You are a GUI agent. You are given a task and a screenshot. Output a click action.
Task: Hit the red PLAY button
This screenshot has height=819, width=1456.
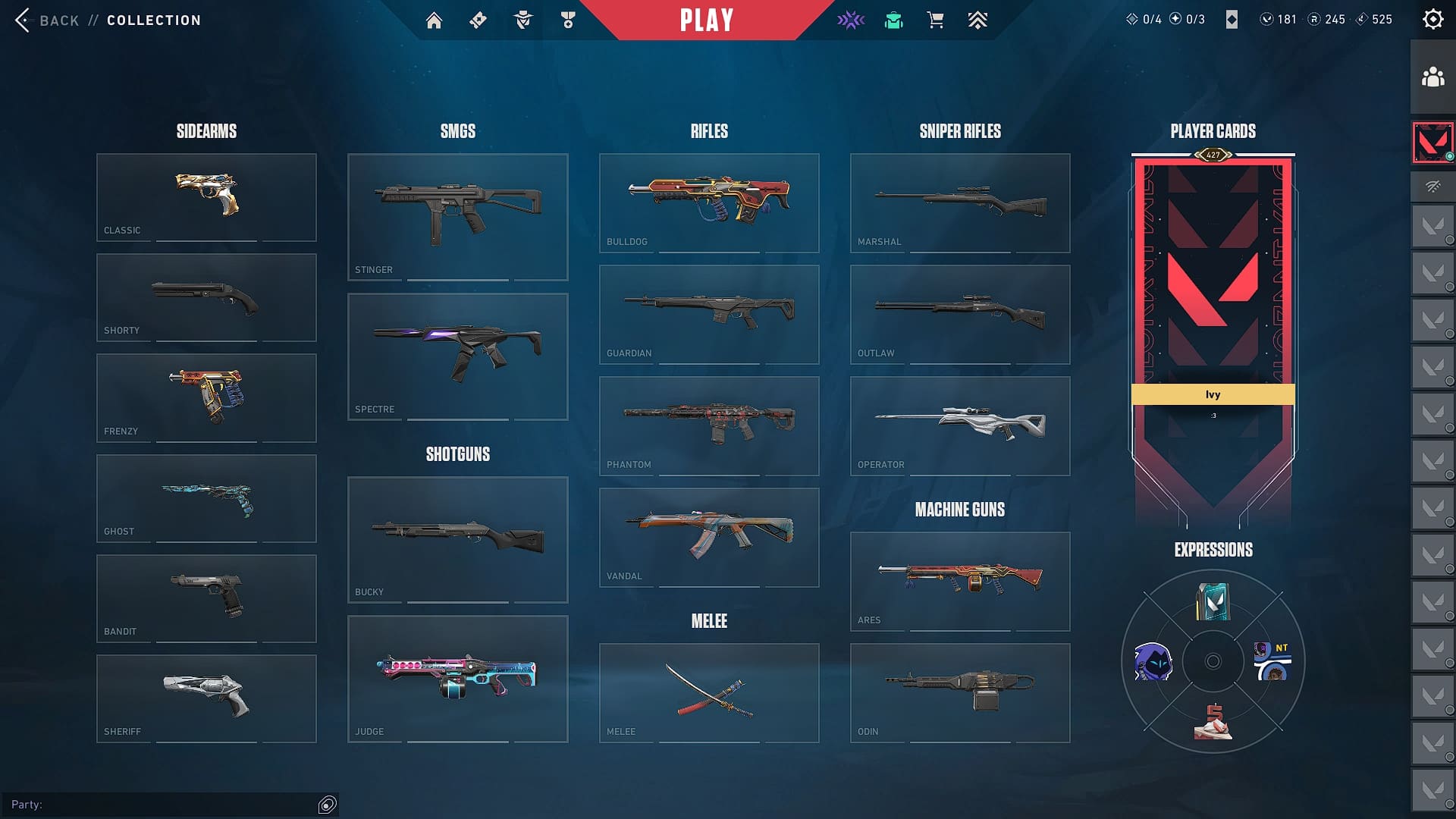tap(707, 20)
